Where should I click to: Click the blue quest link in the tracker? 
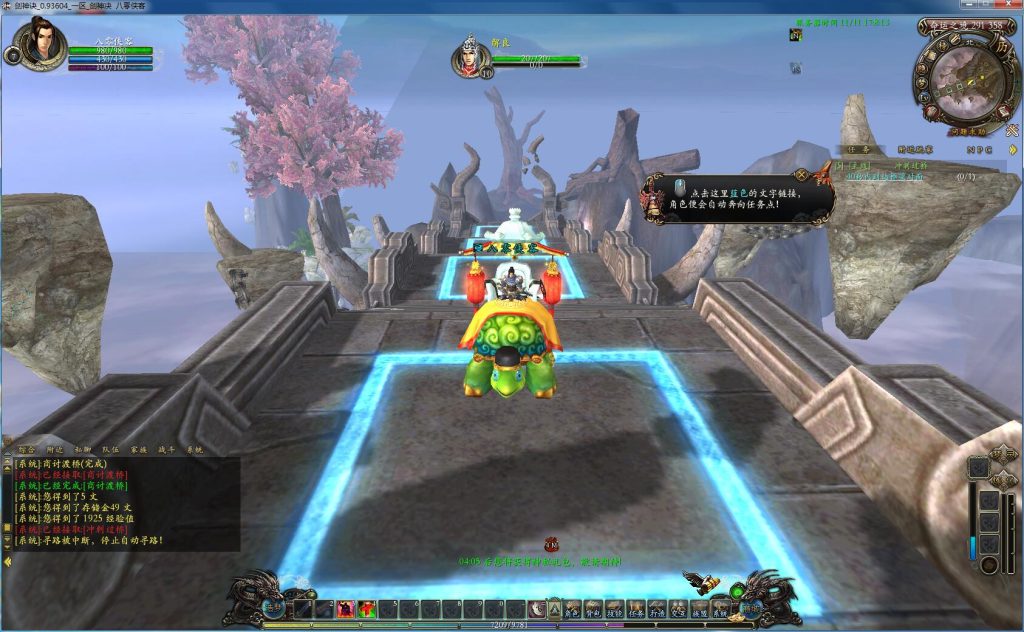click(885, 177)
